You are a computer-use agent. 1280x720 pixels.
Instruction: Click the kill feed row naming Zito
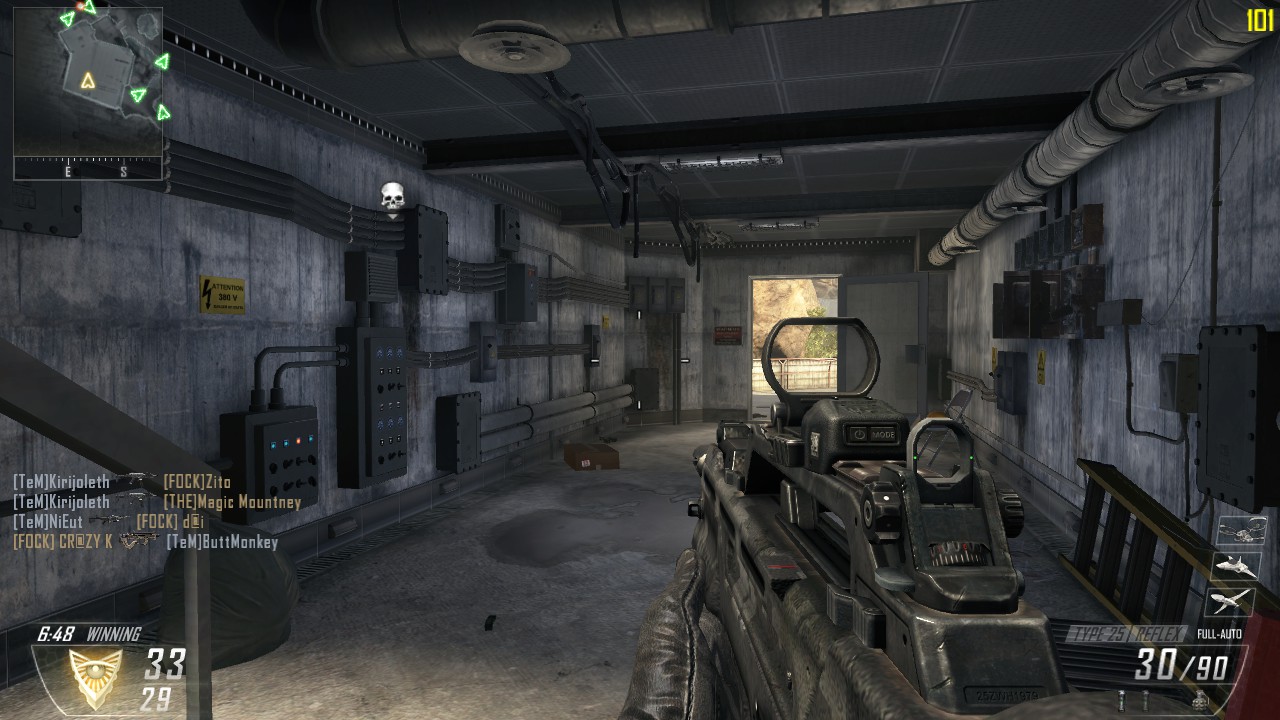point(122,482)
